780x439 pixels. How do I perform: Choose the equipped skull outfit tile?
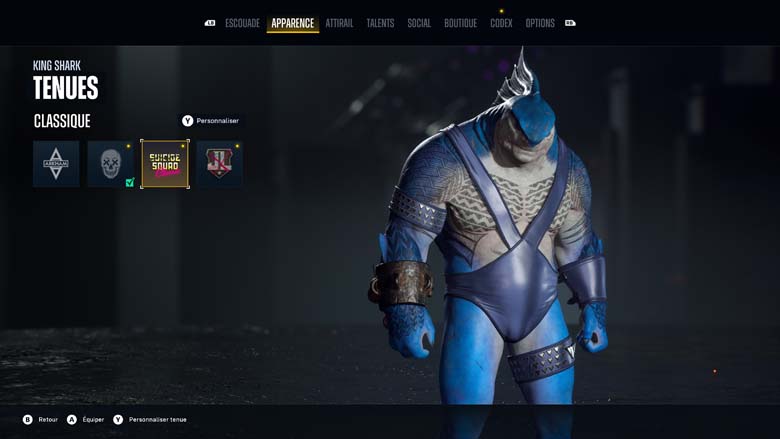point(110,164)
